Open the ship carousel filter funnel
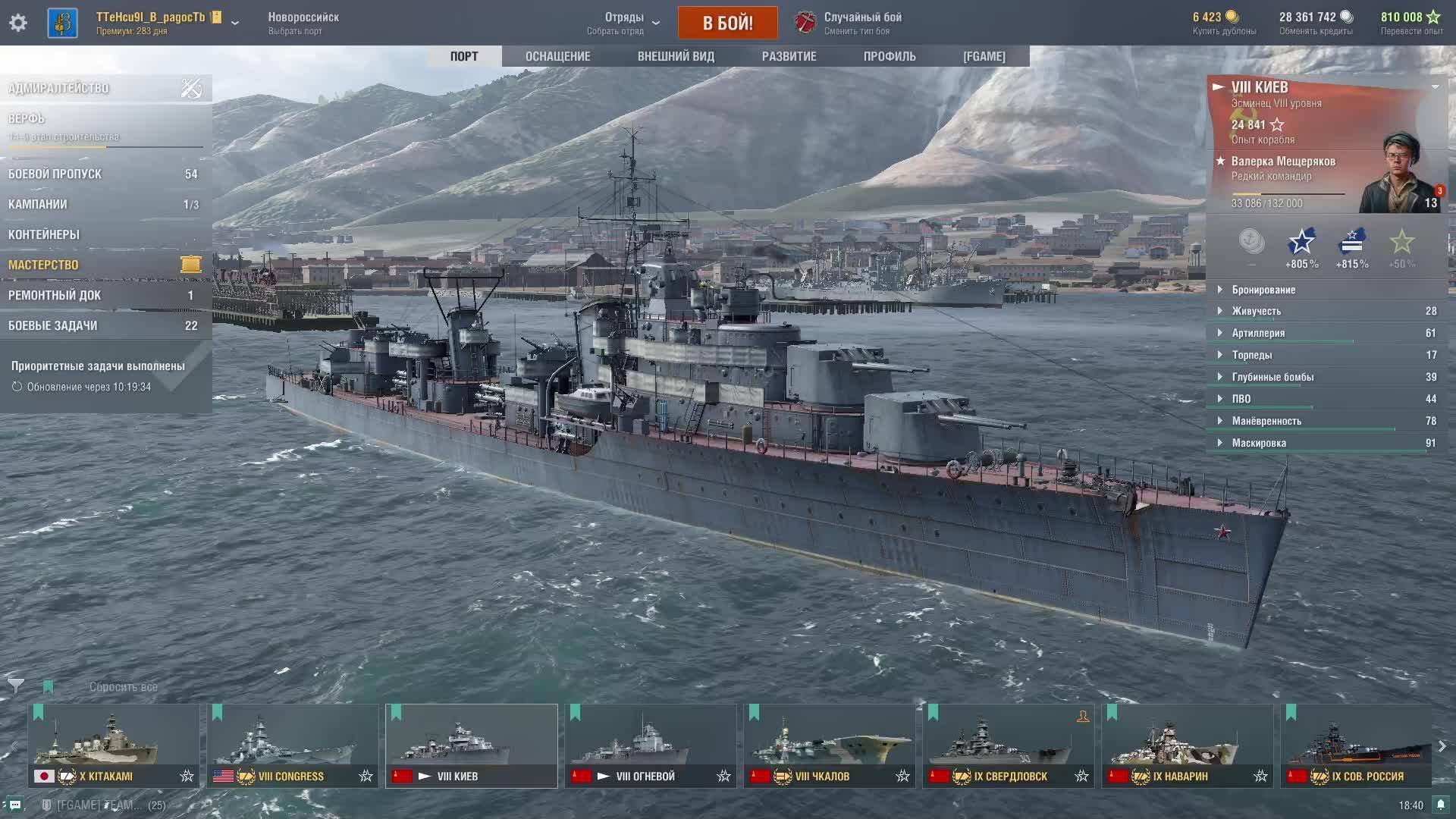 coord(16,686)
